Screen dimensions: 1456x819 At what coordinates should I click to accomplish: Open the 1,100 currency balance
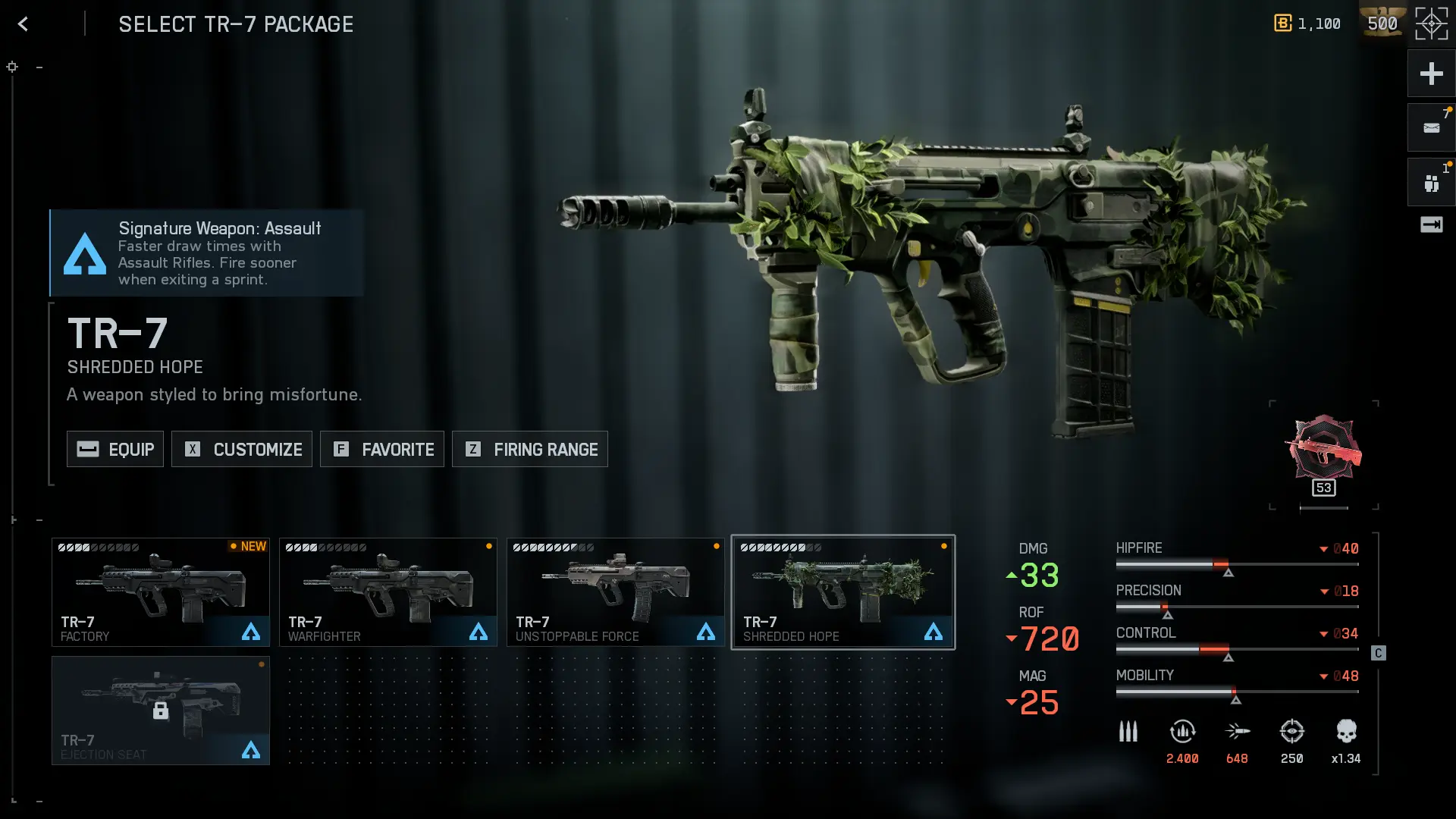[1307, 24]
